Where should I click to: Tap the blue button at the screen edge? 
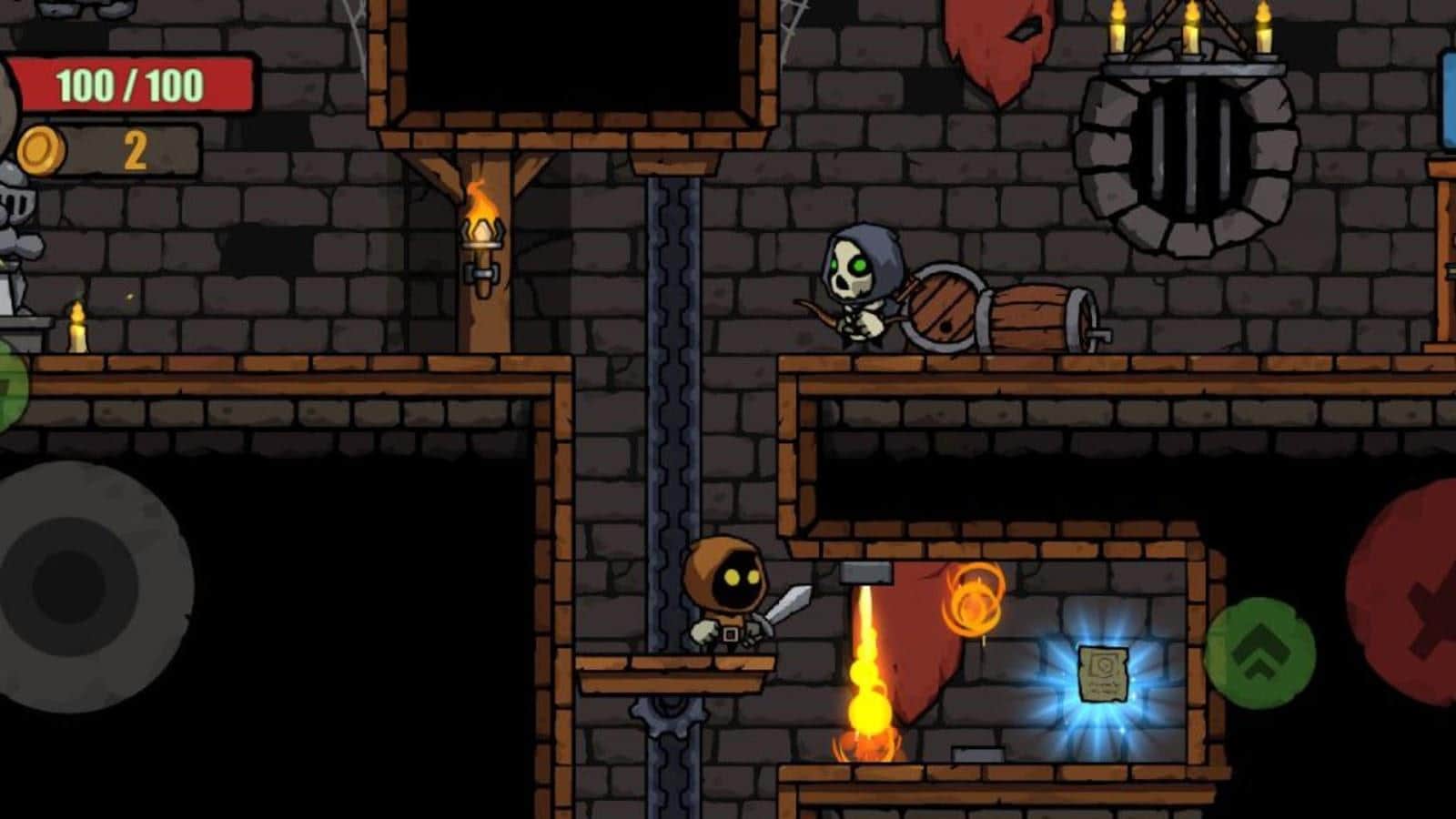tap(1448, 100)
